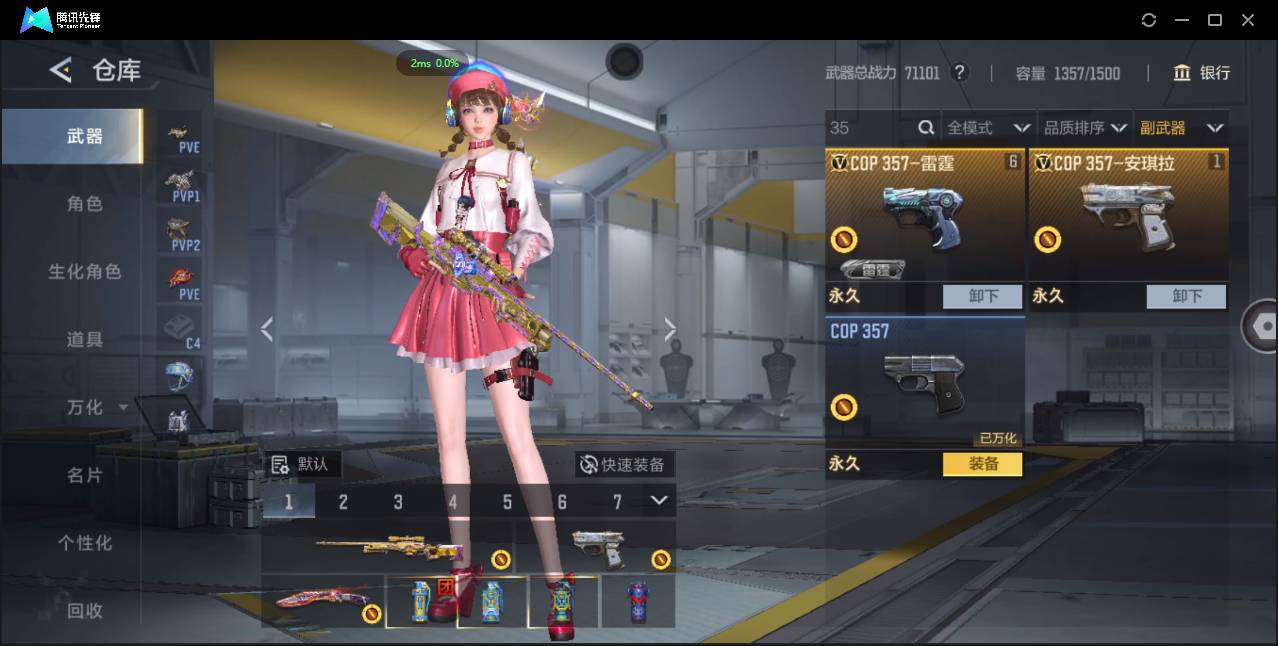Viewport: 1278px width, 646px height.
Task: Expand the loadout slot list arrow
Action: pos(659,500)
